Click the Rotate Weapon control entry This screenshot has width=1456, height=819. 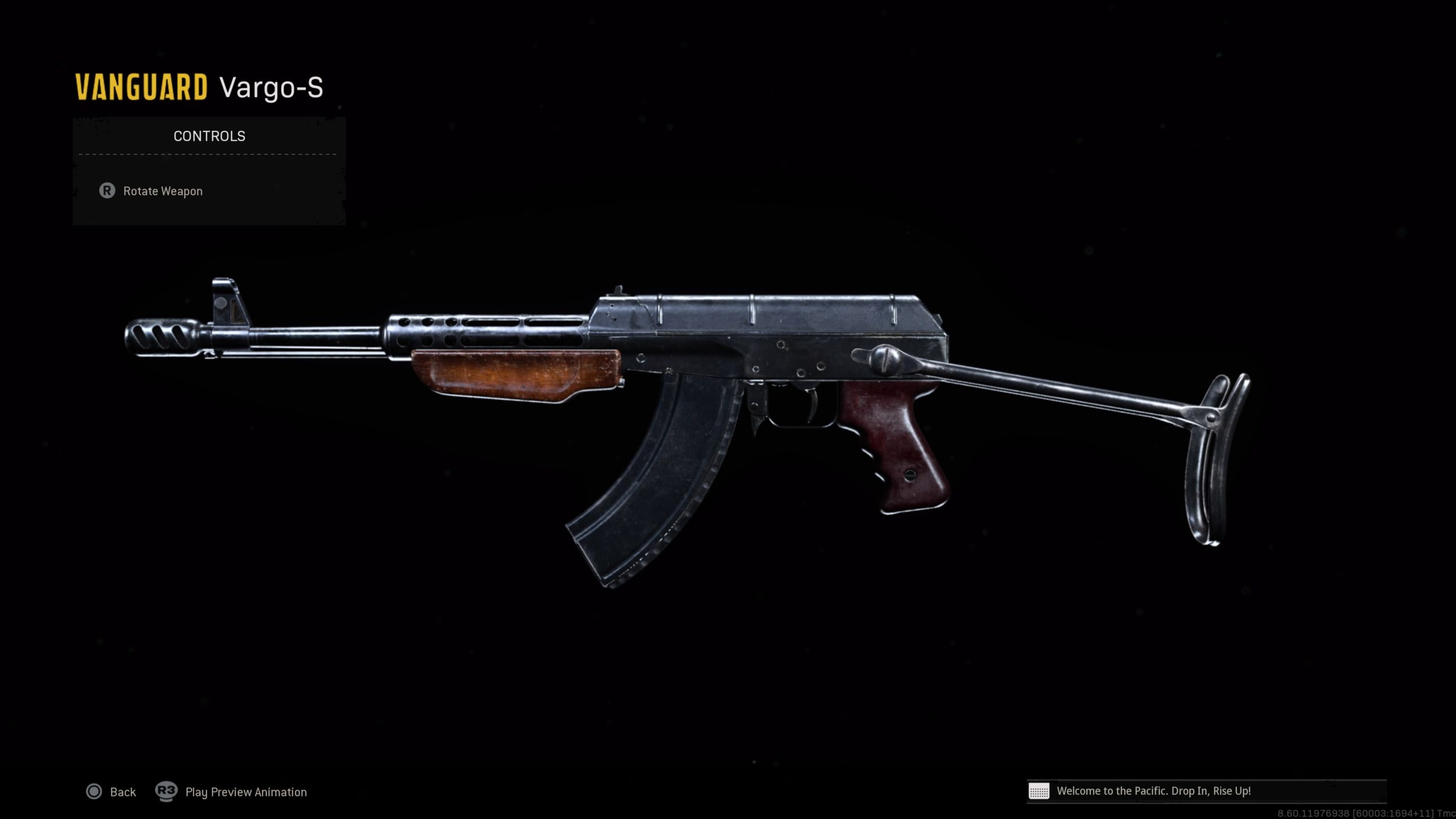pos(162,192)
